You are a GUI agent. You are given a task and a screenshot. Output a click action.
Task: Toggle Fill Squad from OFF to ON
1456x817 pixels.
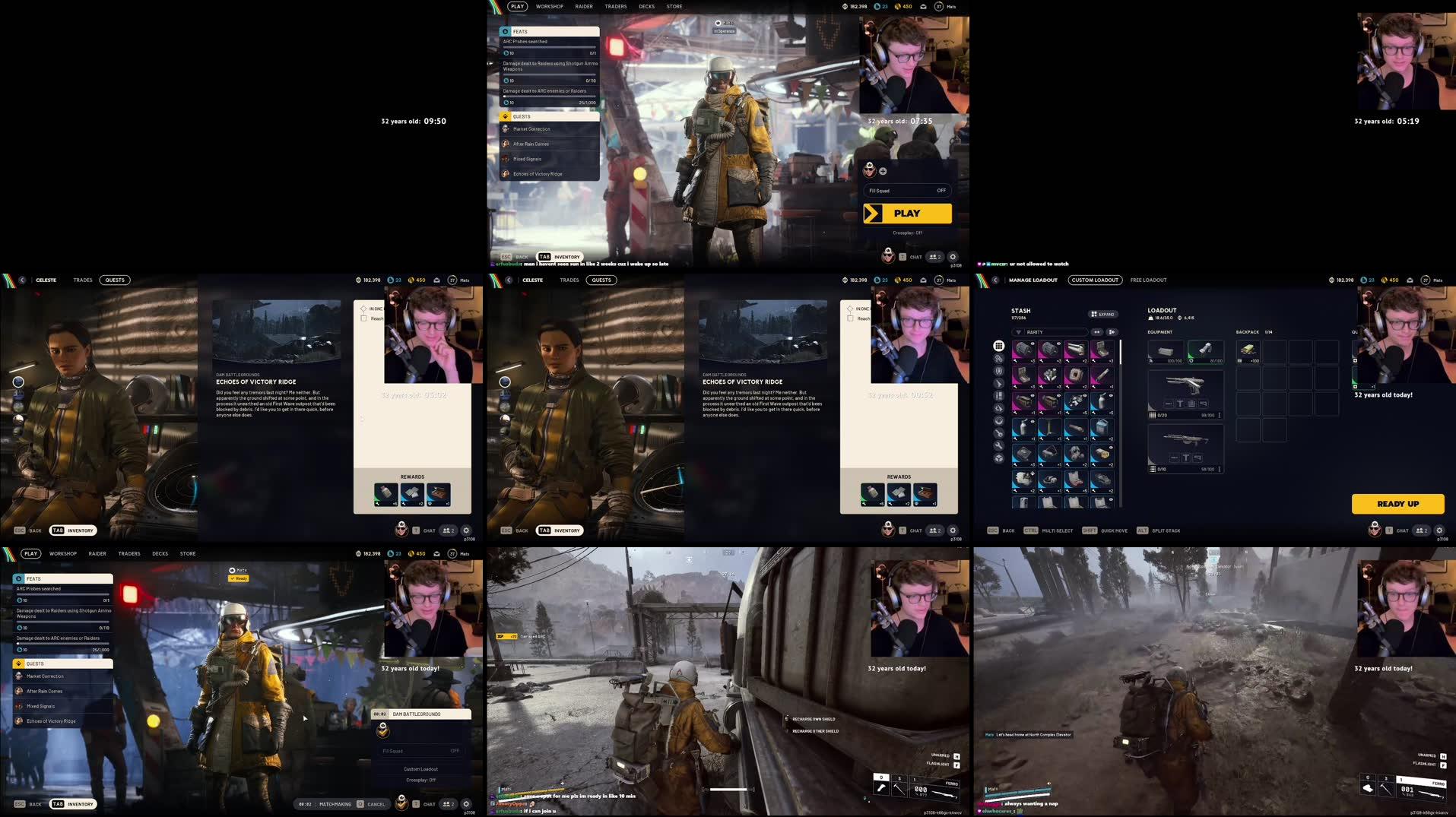point(940,190)
